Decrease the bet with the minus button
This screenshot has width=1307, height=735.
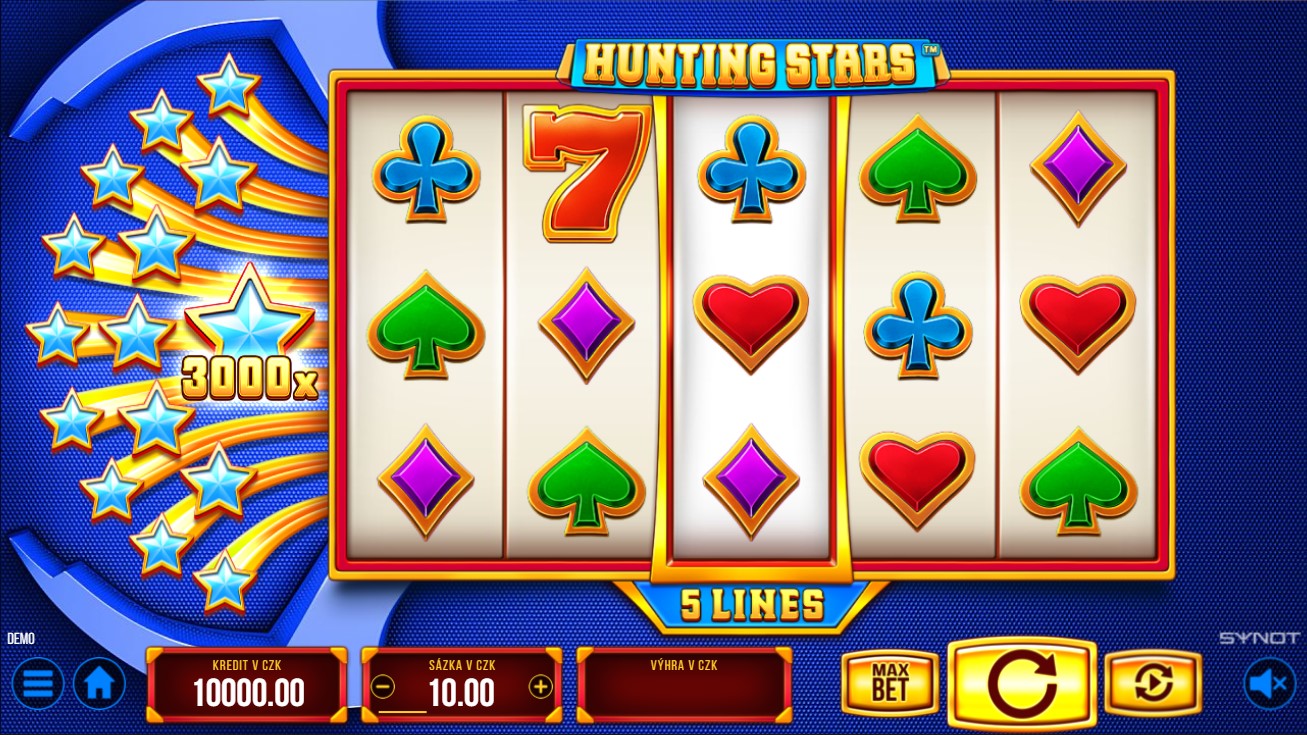click(382, 687)
